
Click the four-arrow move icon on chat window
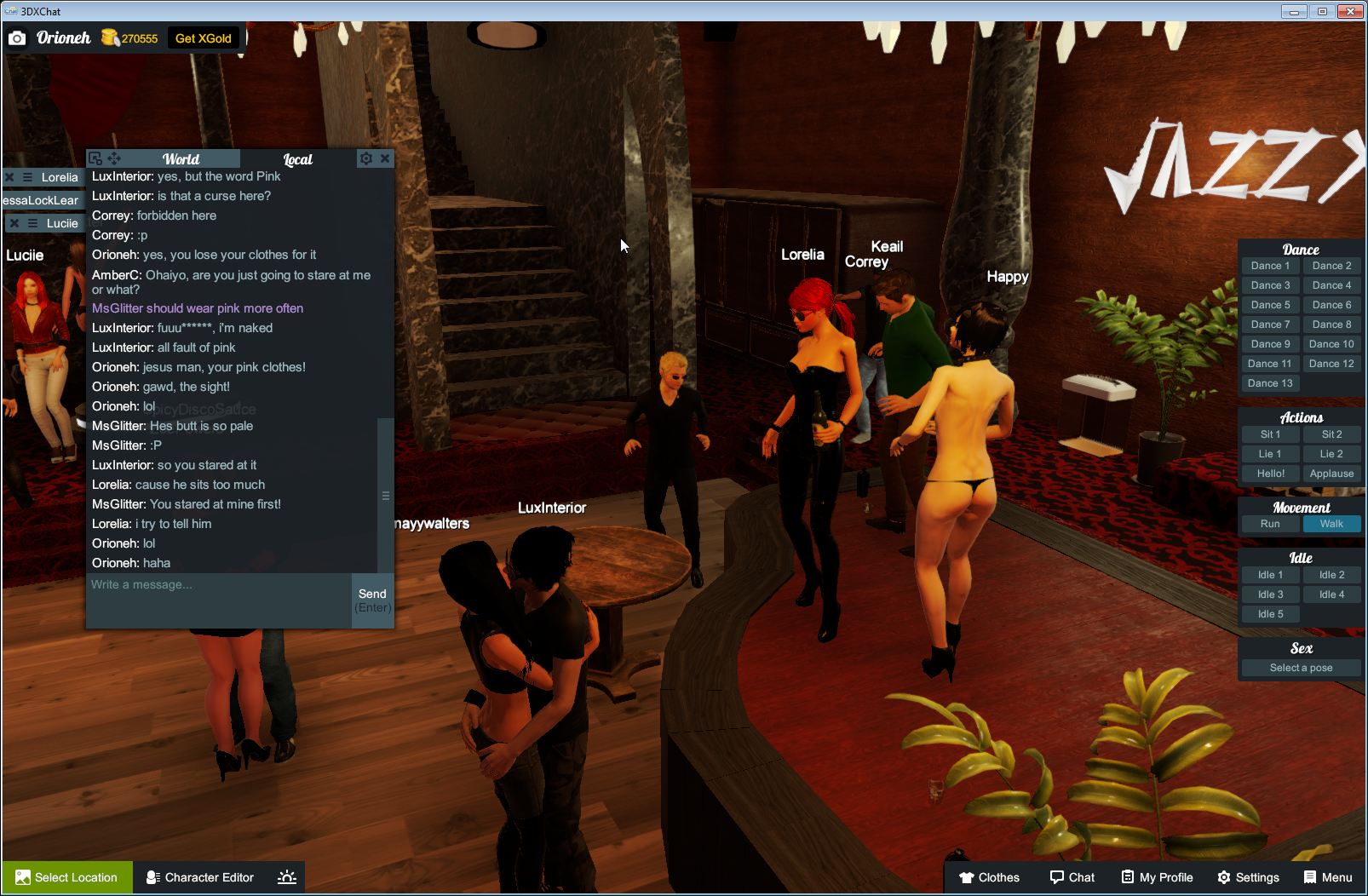[x=113, y=158]
